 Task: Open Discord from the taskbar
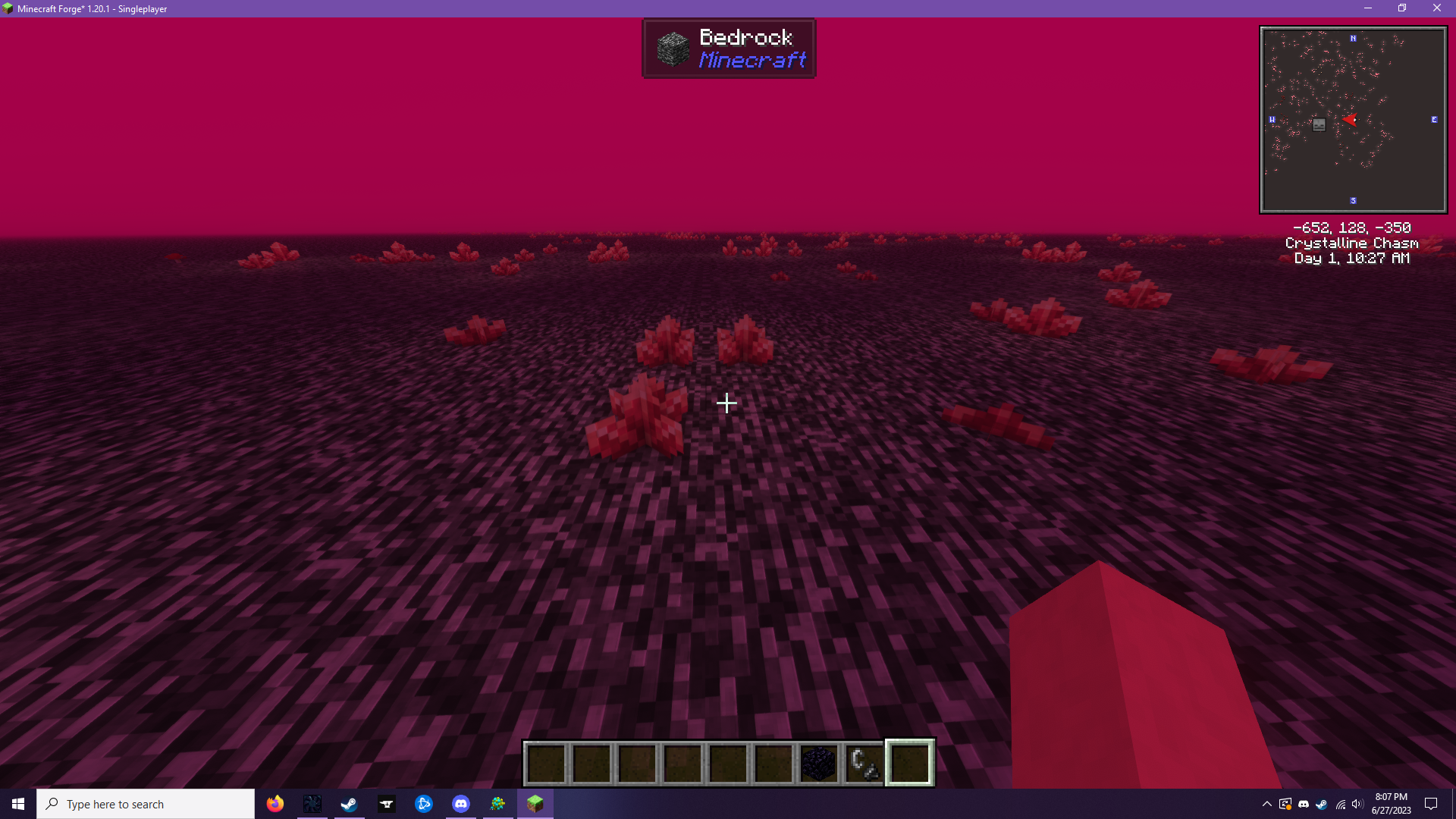click(460, 803)
